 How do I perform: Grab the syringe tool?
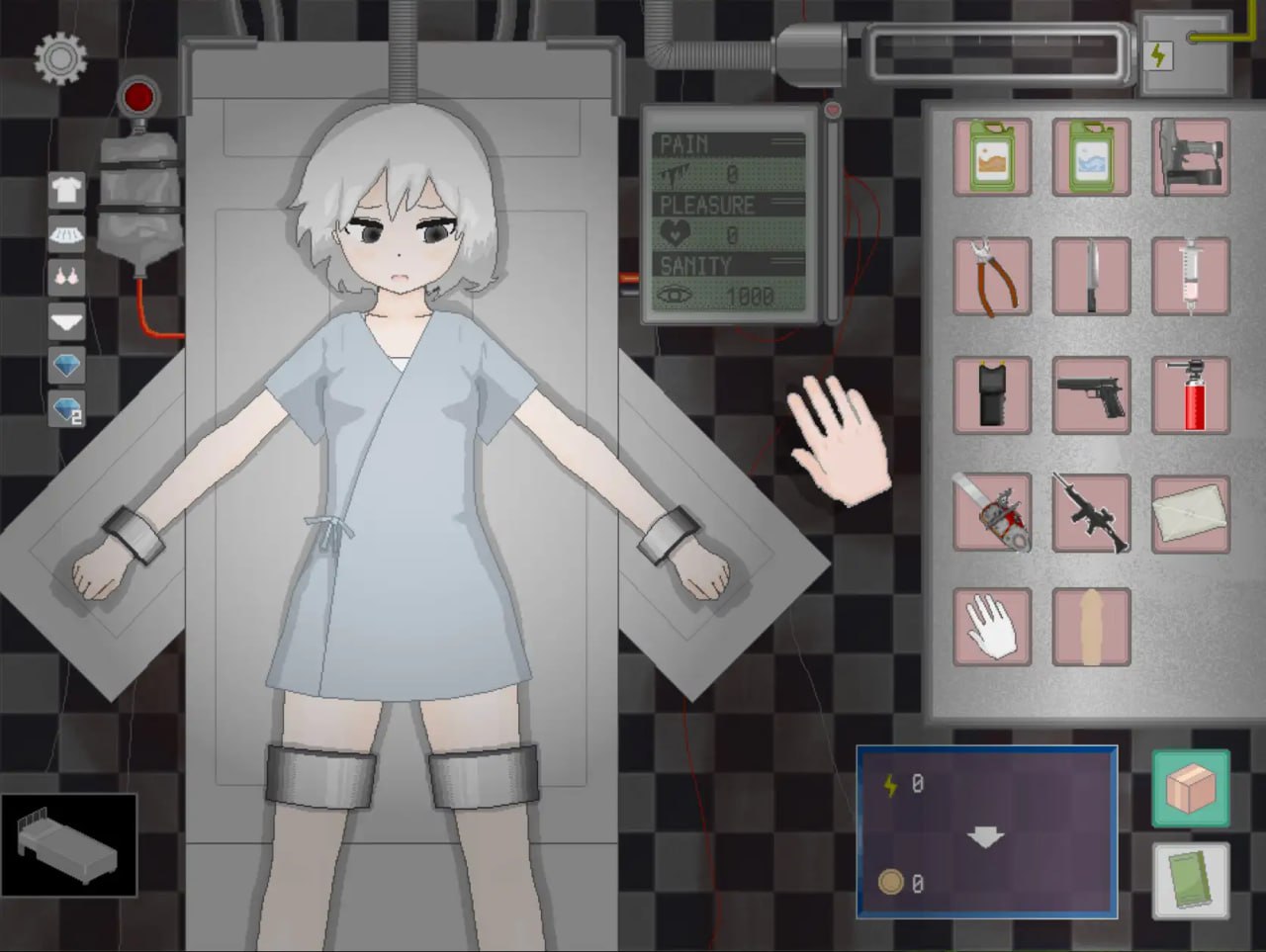point(1190,275)
